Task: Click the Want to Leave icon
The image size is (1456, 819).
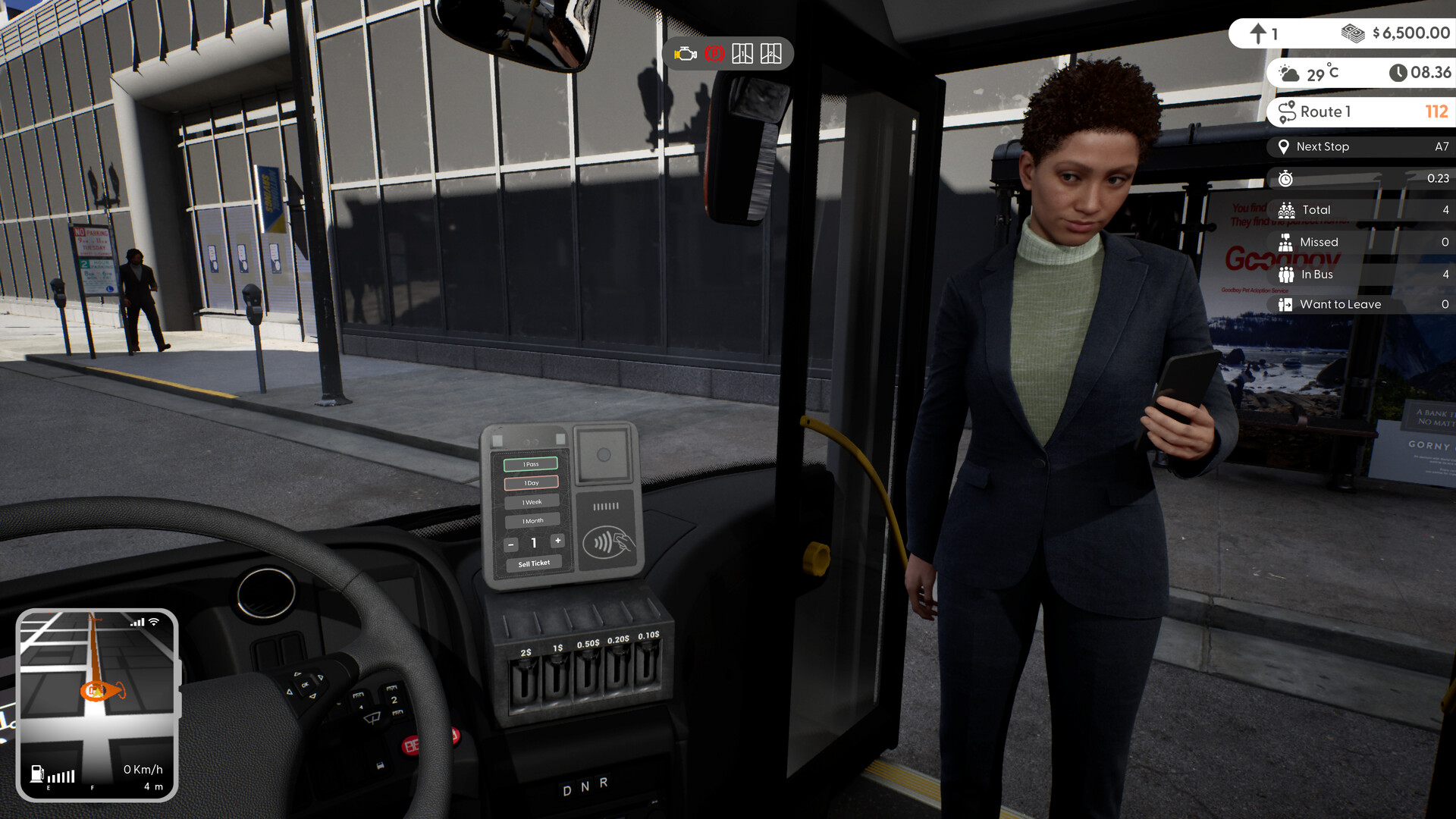Action: pos(1284,304)
